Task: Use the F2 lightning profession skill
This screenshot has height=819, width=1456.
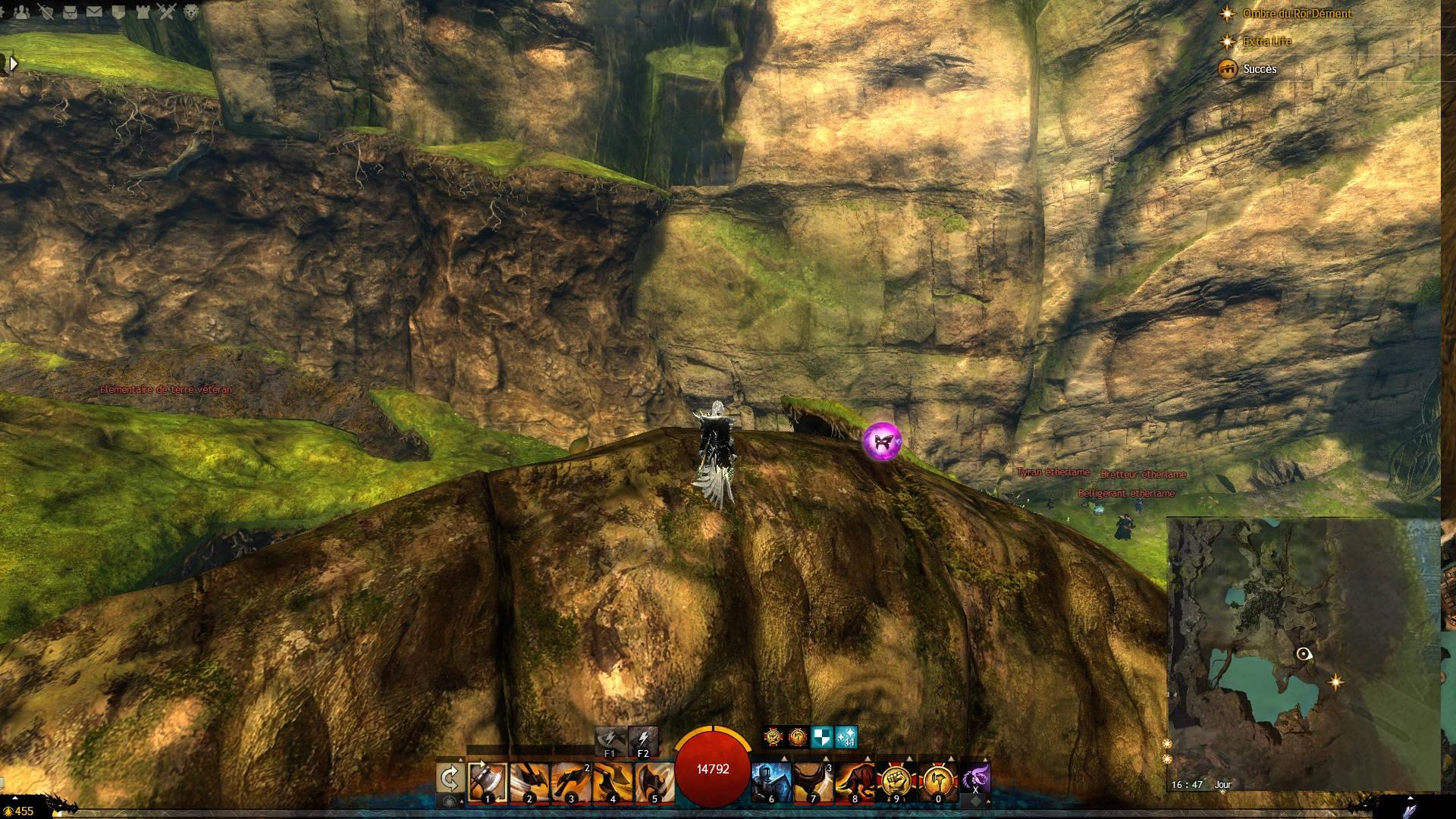Action: point(643,741)
